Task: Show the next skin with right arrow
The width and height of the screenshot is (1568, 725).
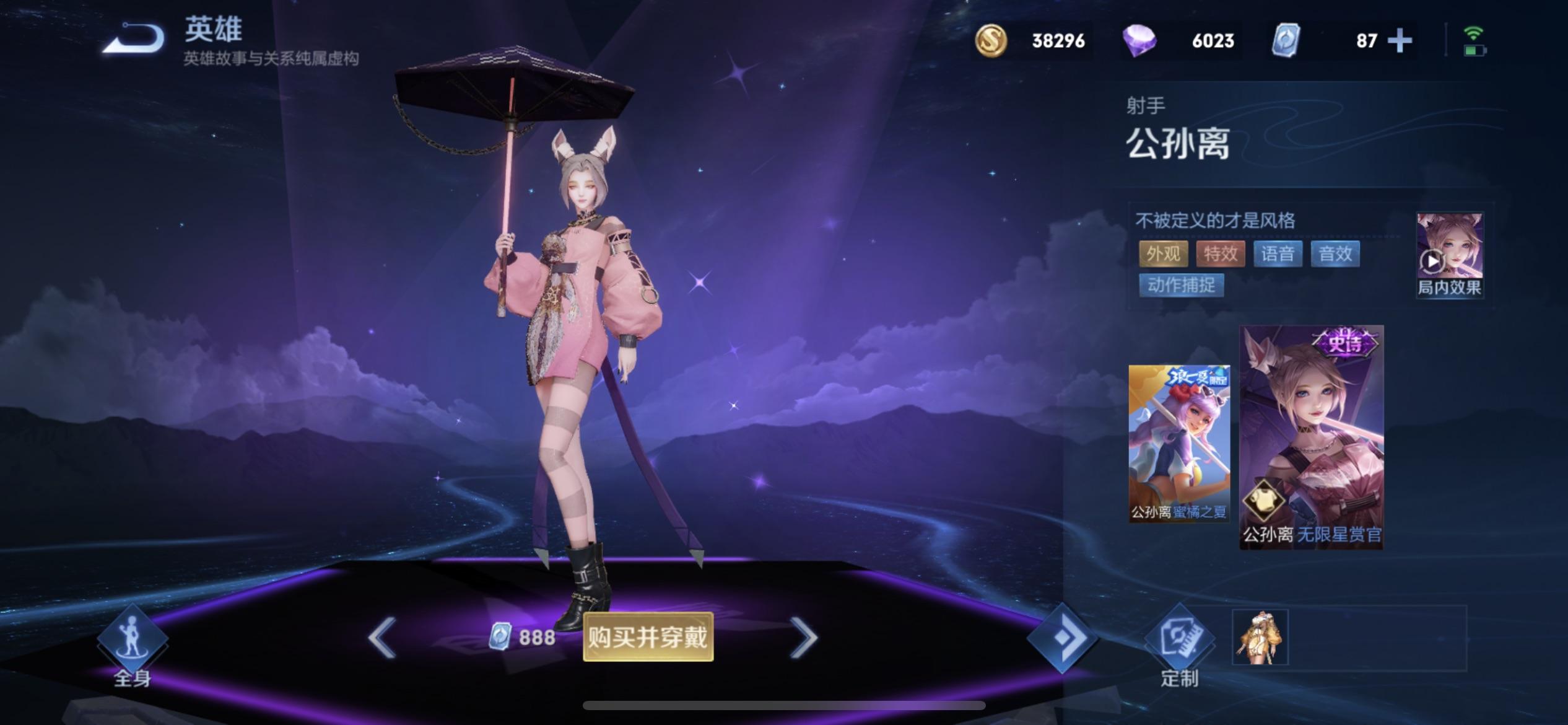Action: coord(804,637)
